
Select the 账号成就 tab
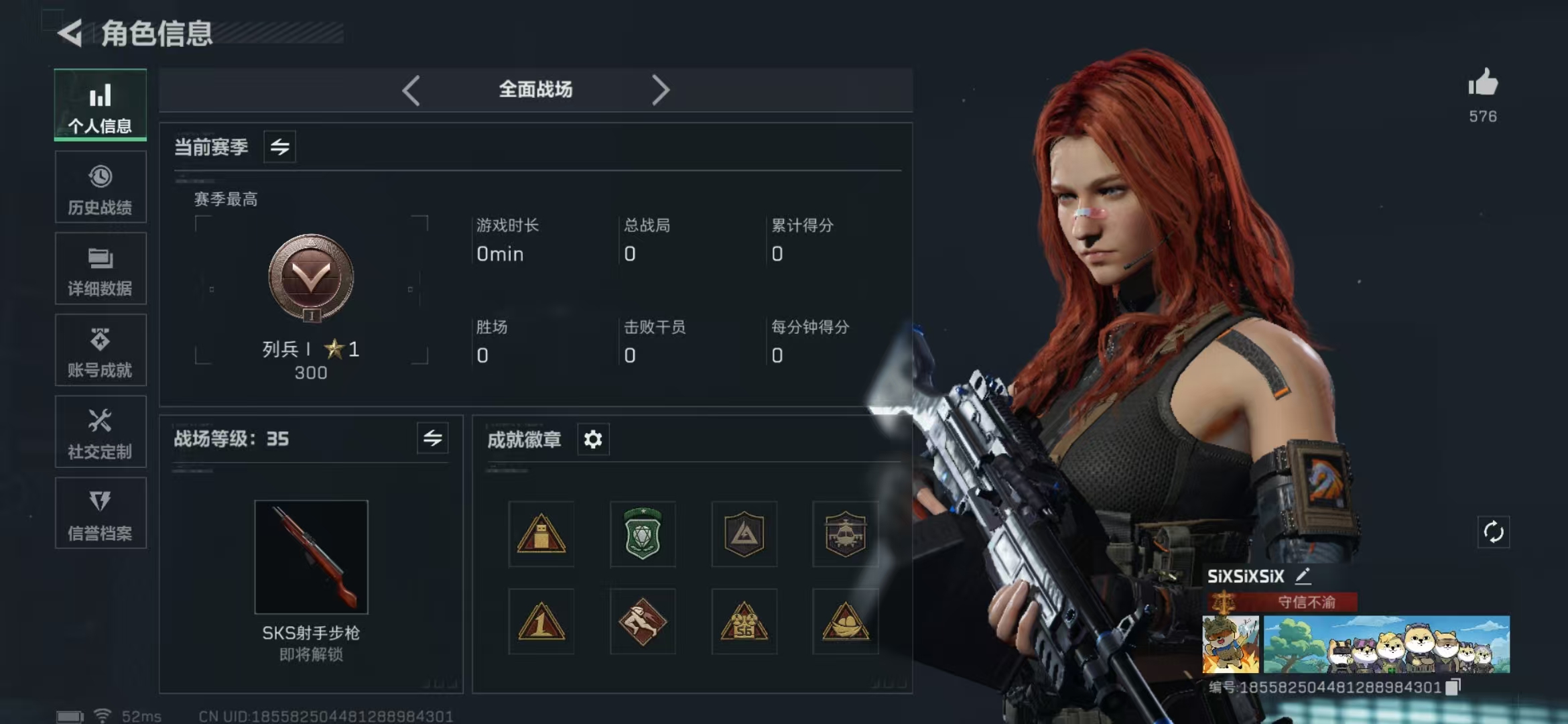[x=101, y=351]
